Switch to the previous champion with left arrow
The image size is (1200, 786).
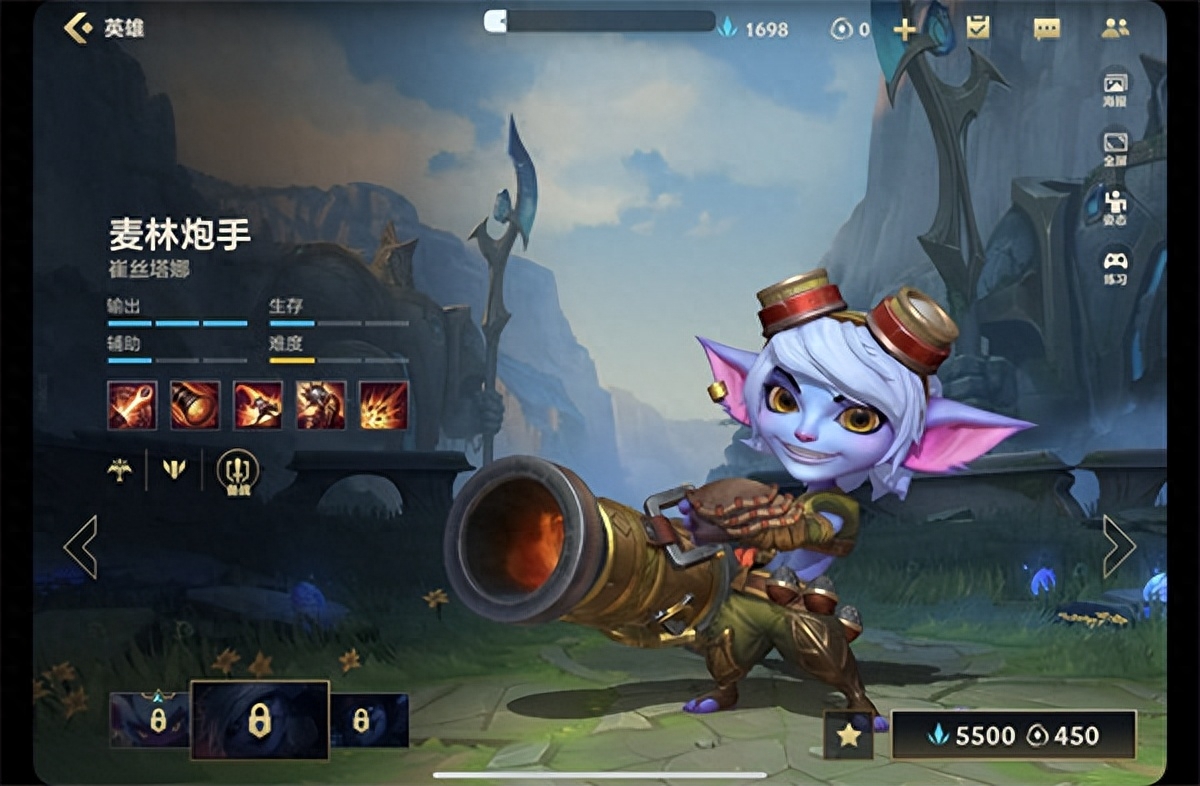coord(81,546)
